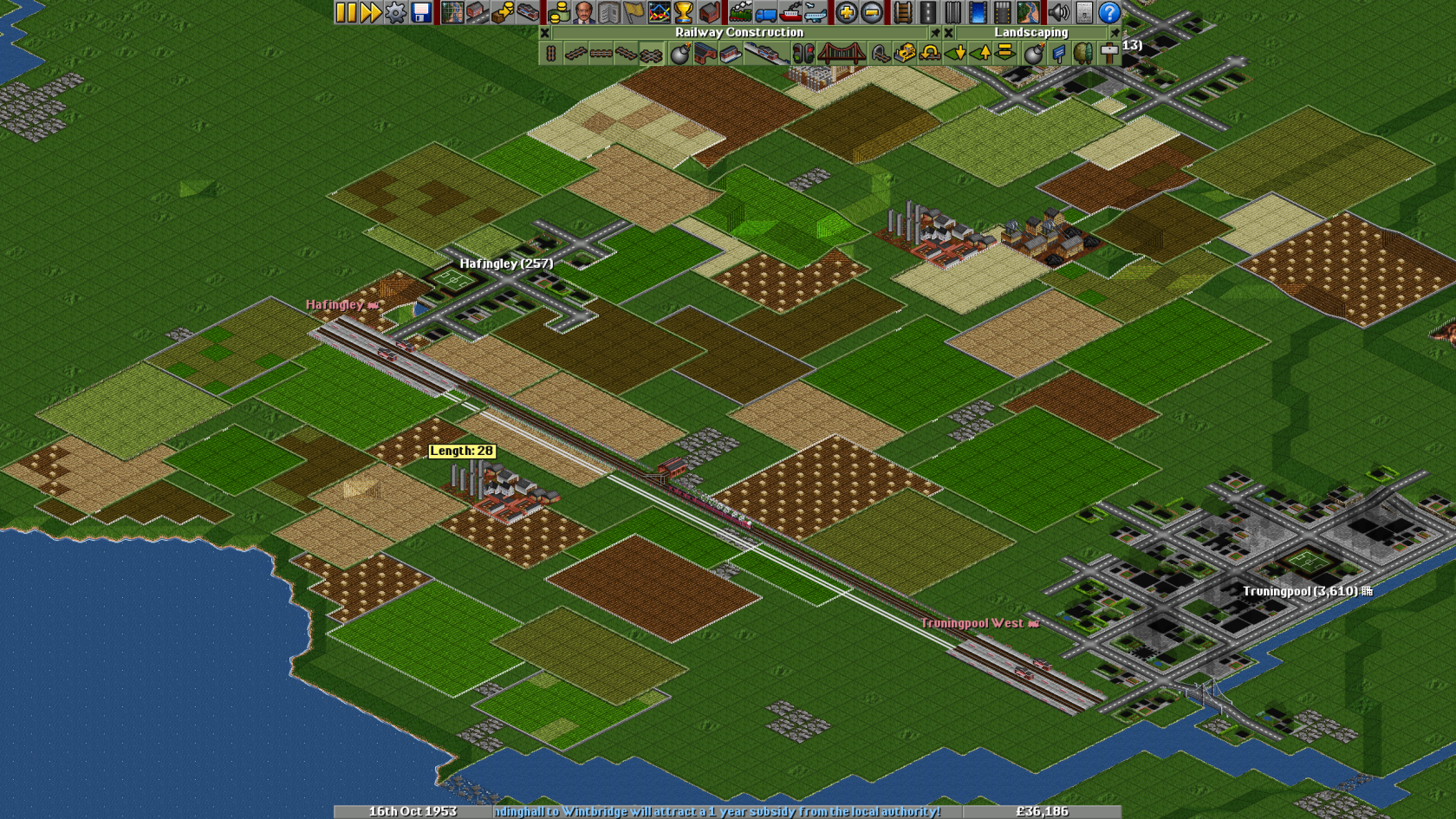Pause the game

pos(345,13)
